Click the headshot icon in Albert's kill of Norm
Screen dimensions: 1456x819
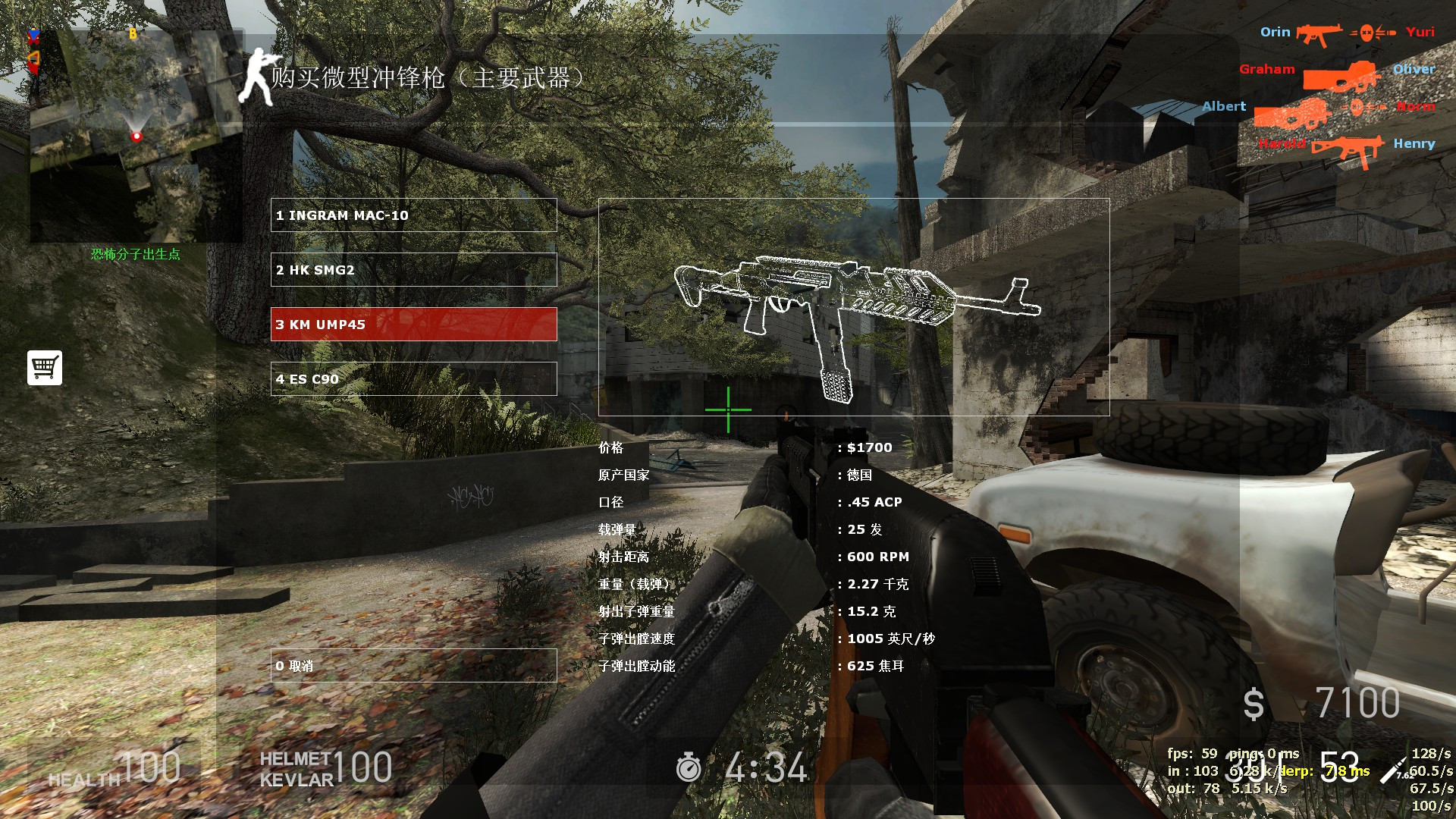1356,108
